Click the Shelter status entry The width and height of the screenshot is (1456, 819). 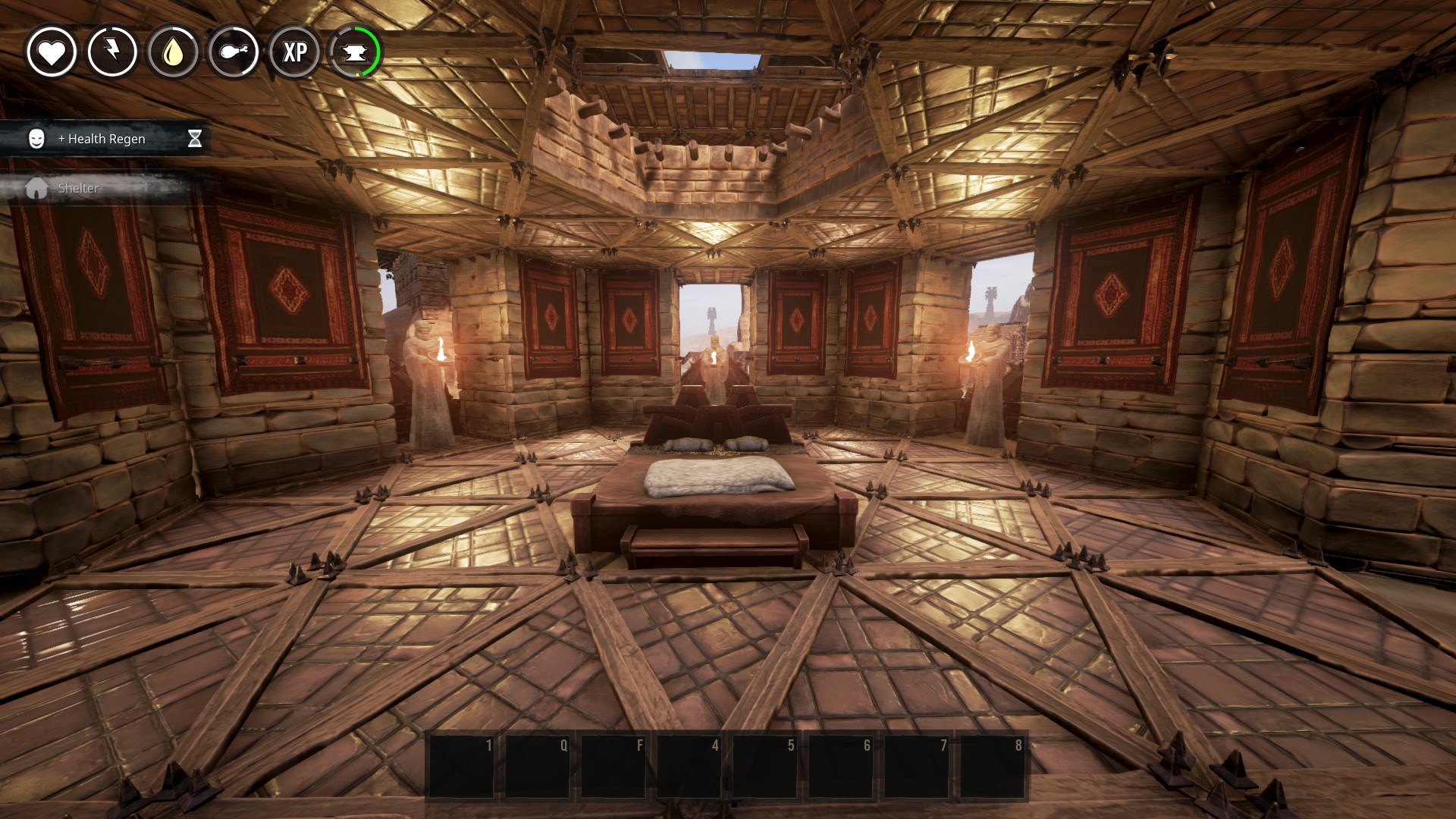pos(78,188)
